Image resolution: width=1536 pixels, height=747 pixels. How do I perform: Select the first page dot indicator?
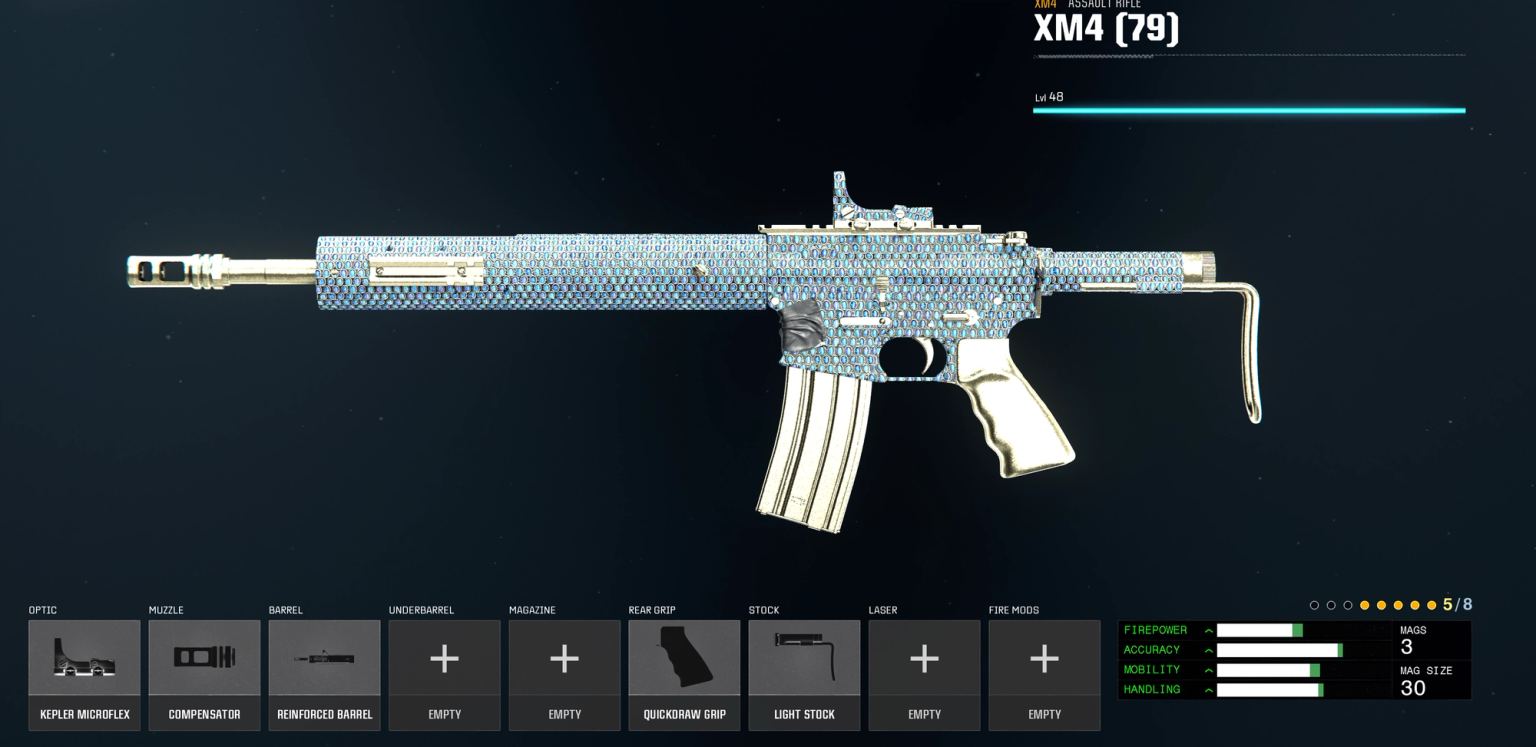(x=1314, y=605)
